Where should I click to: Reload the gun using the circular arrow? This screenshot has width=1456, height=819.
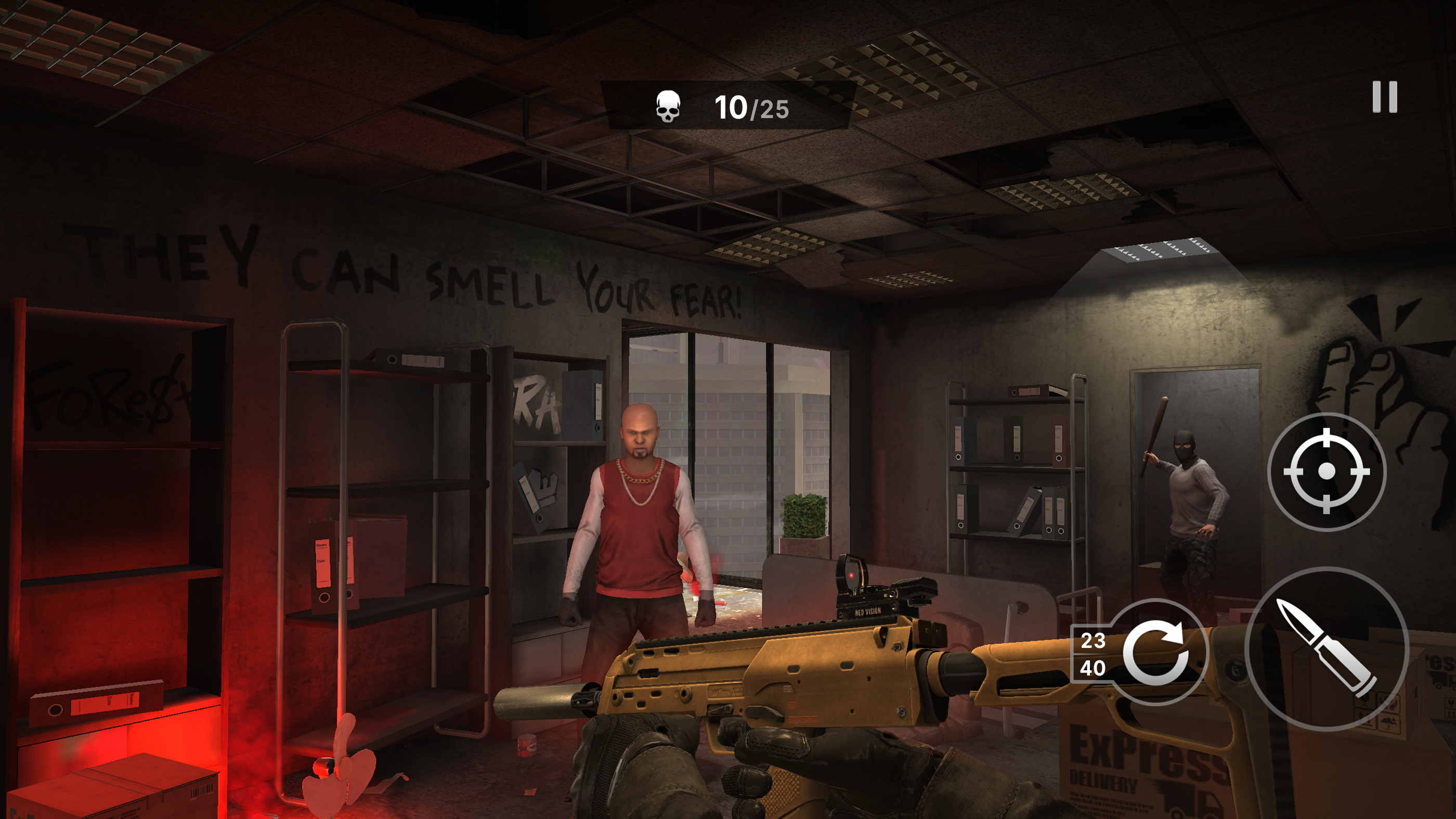click(x=1155, y=654)
